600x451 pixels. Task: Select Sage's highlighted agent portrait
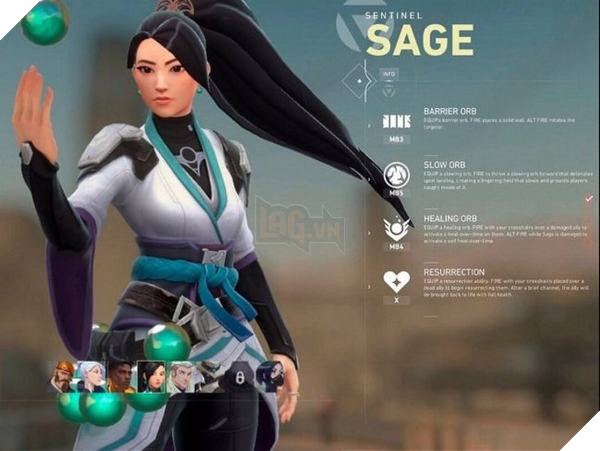point(151,376)
